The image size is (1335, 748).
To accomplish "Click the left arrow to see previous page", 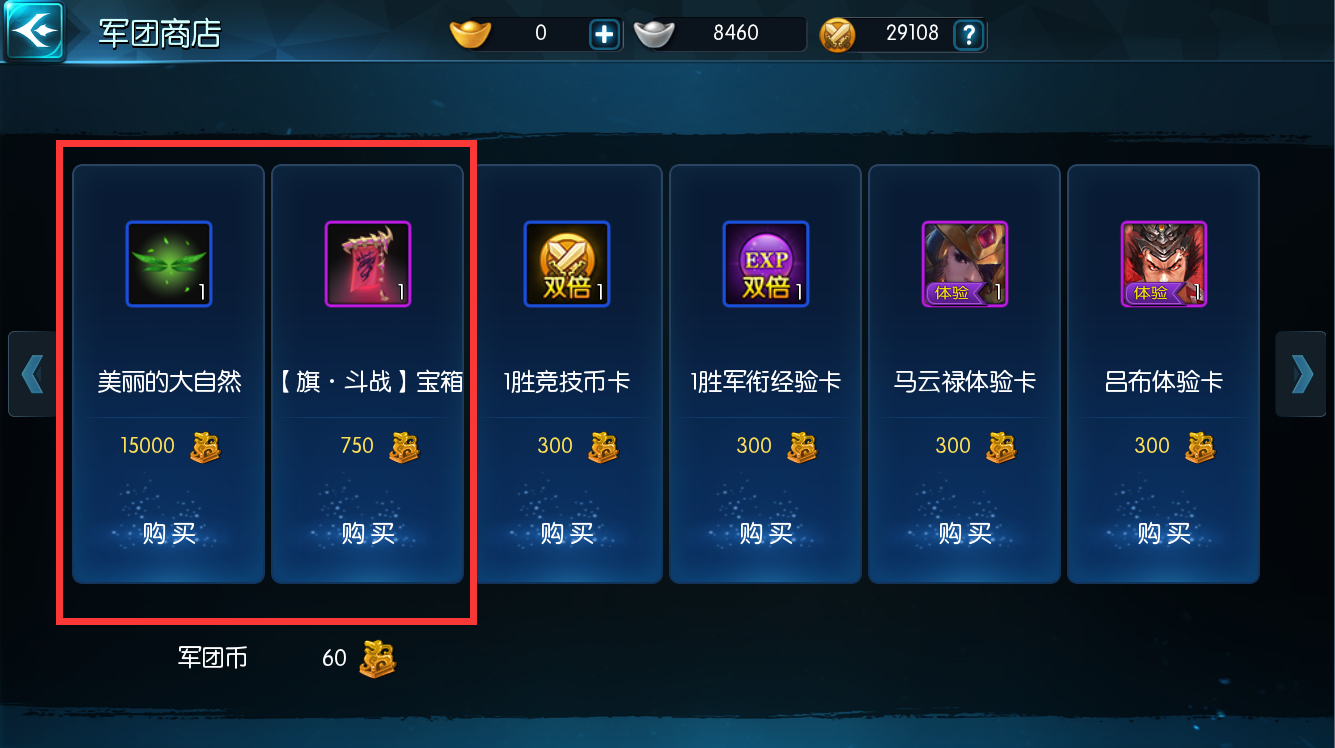I will tap(33, 373).
